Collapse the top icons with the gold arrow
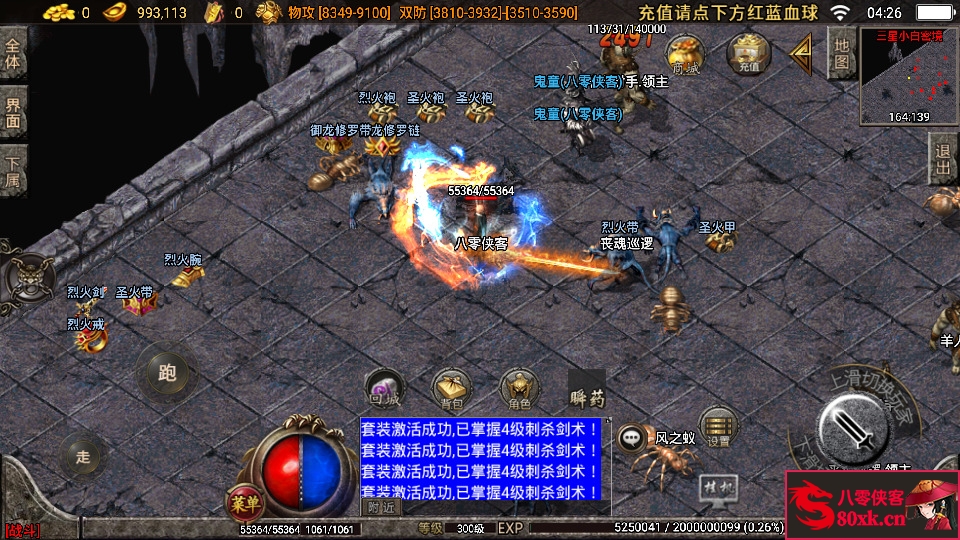The image size is (960, 540). pyautogui.click(x=801, y=53)
